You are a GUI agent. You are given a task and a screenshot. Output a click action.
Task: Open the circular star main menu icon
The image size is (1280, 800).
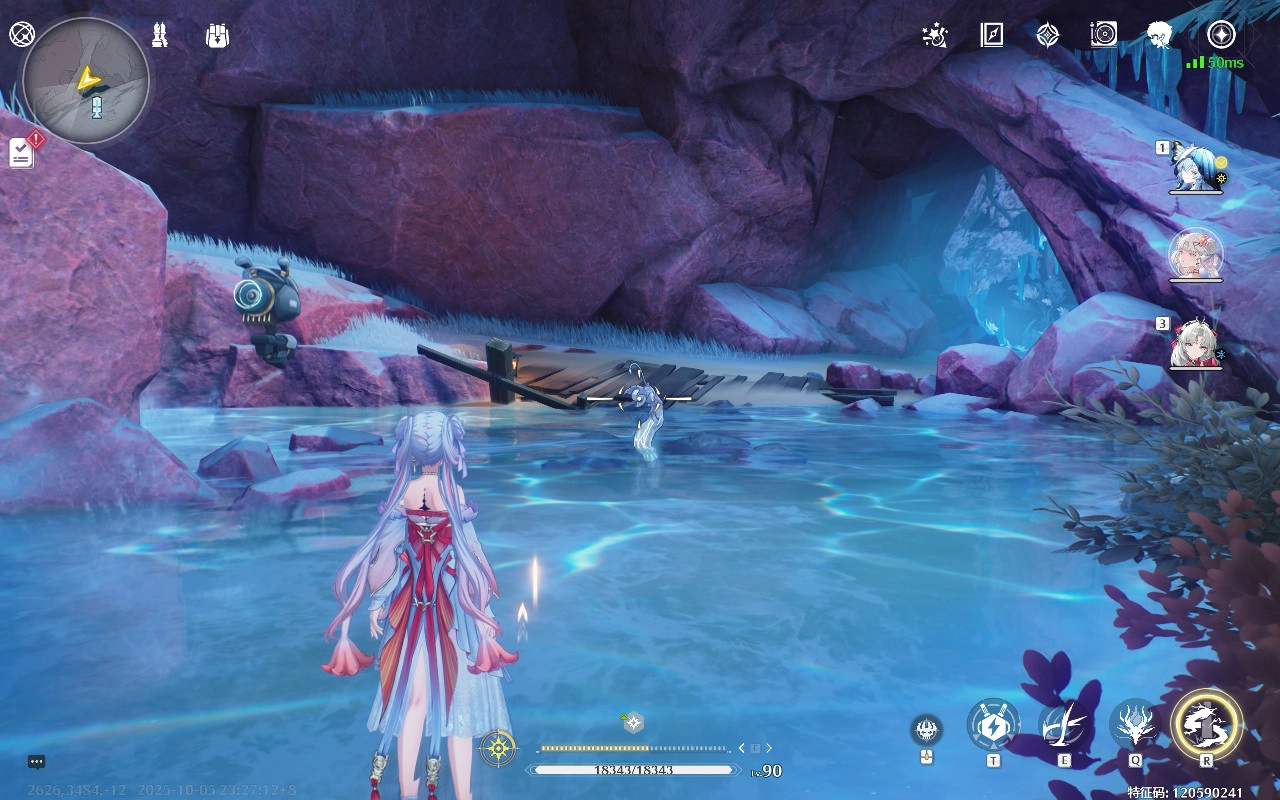[1221, 36]
